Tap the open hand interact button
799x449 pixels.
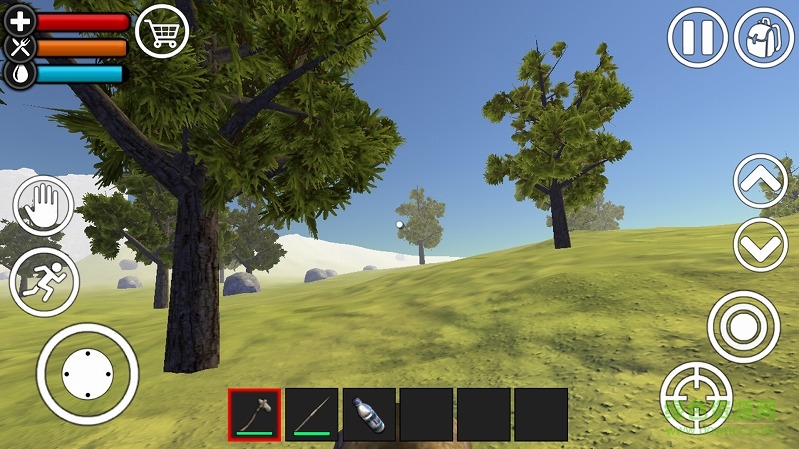tap(43, 207)
